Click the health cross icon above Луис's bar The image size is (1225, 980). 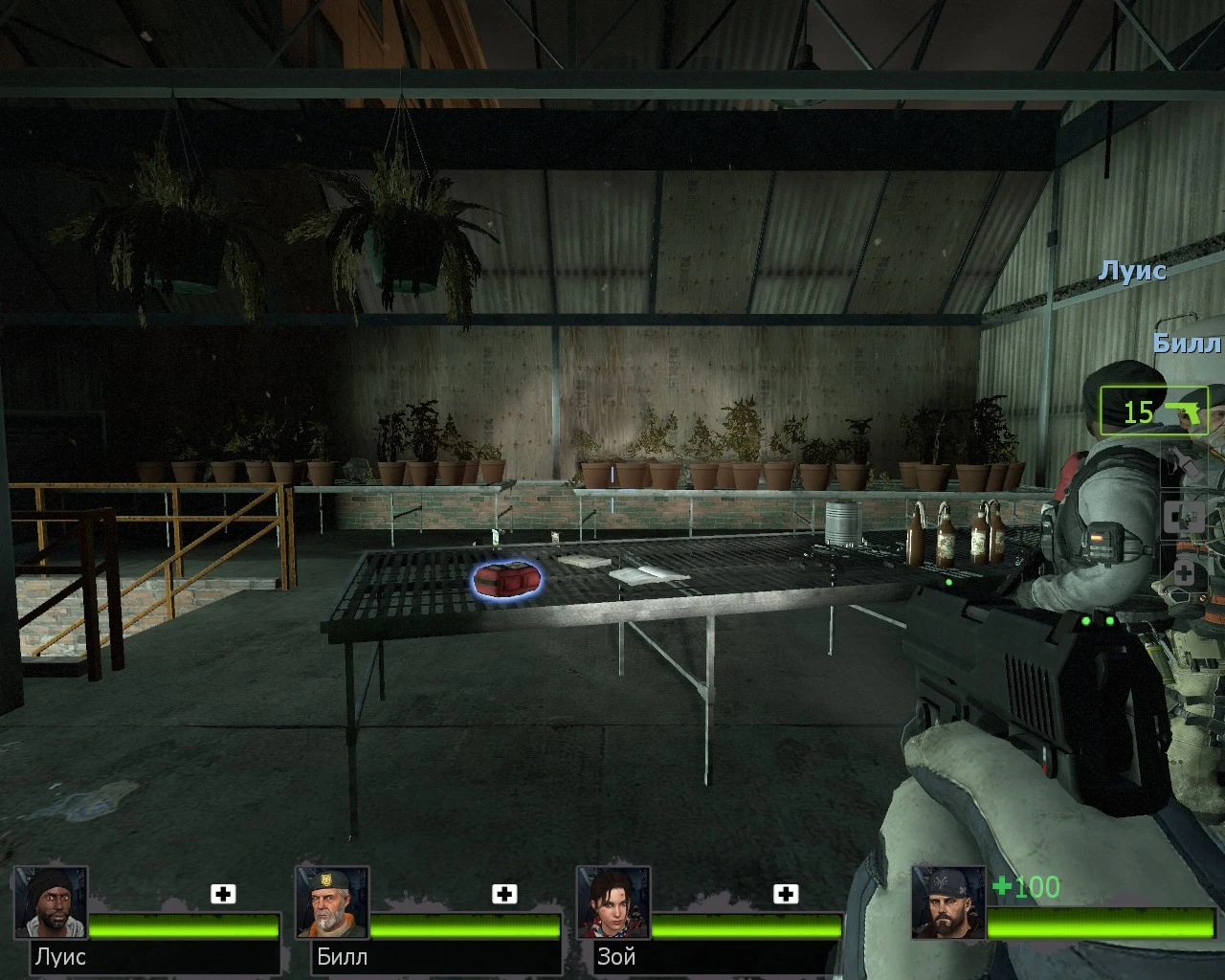coord(224,894)
